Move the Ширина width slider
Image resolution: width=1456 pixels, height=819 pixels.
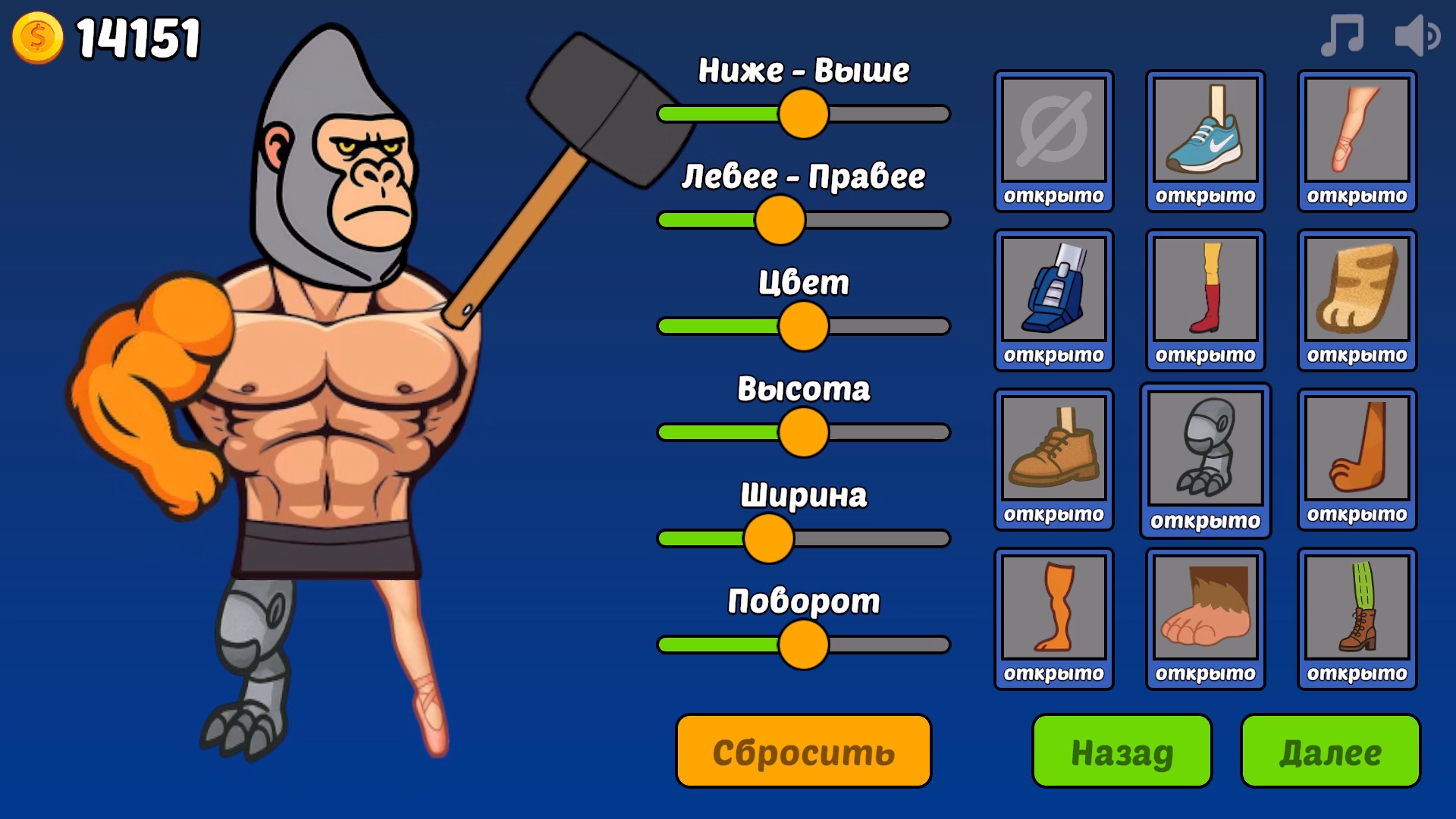[x=768, y=538]
